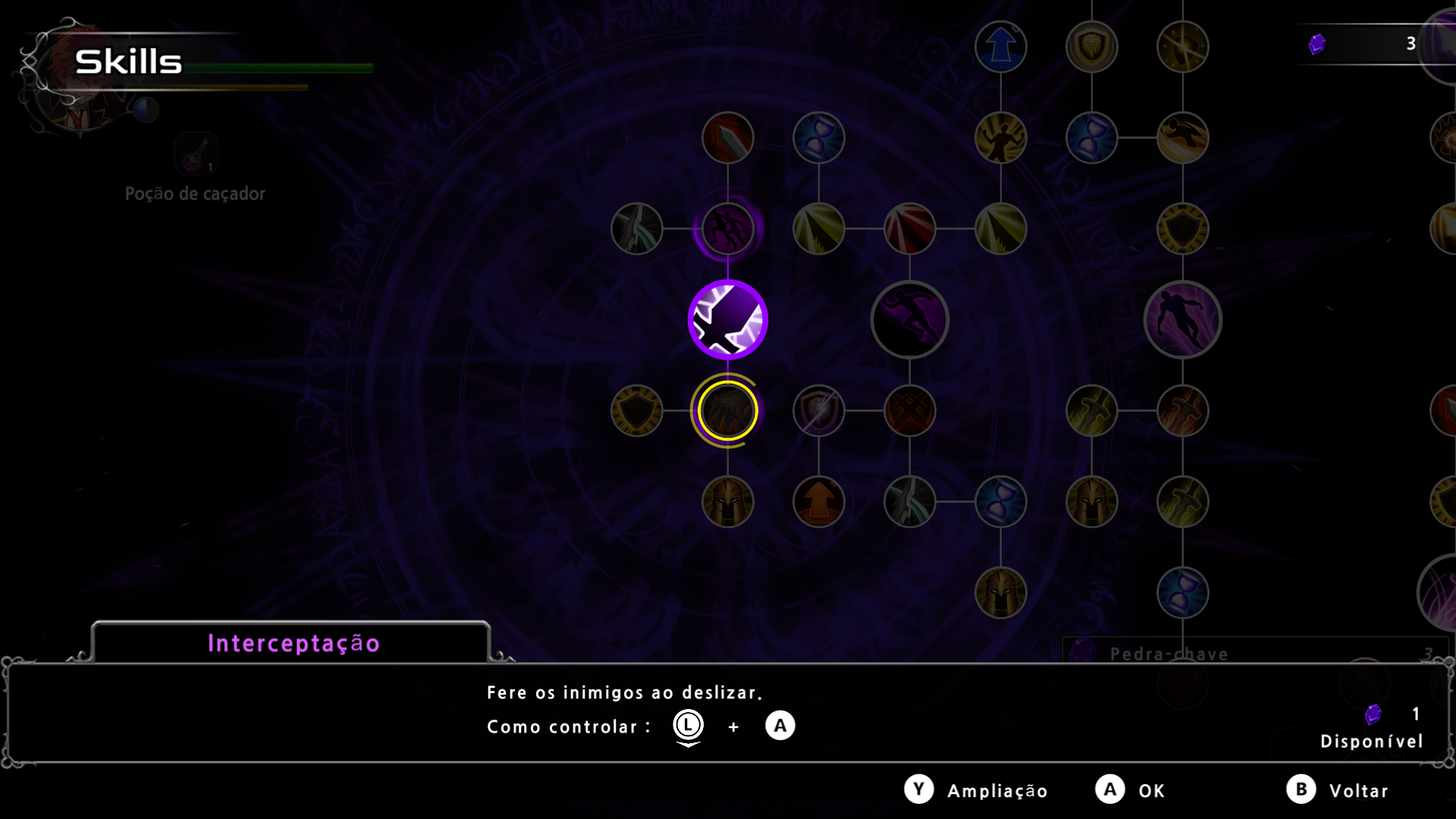Image resolution: width=1456 pixels, height=819 pixels.
Task: Choose the orange up-arrow skill node
Action: (818, 502)
